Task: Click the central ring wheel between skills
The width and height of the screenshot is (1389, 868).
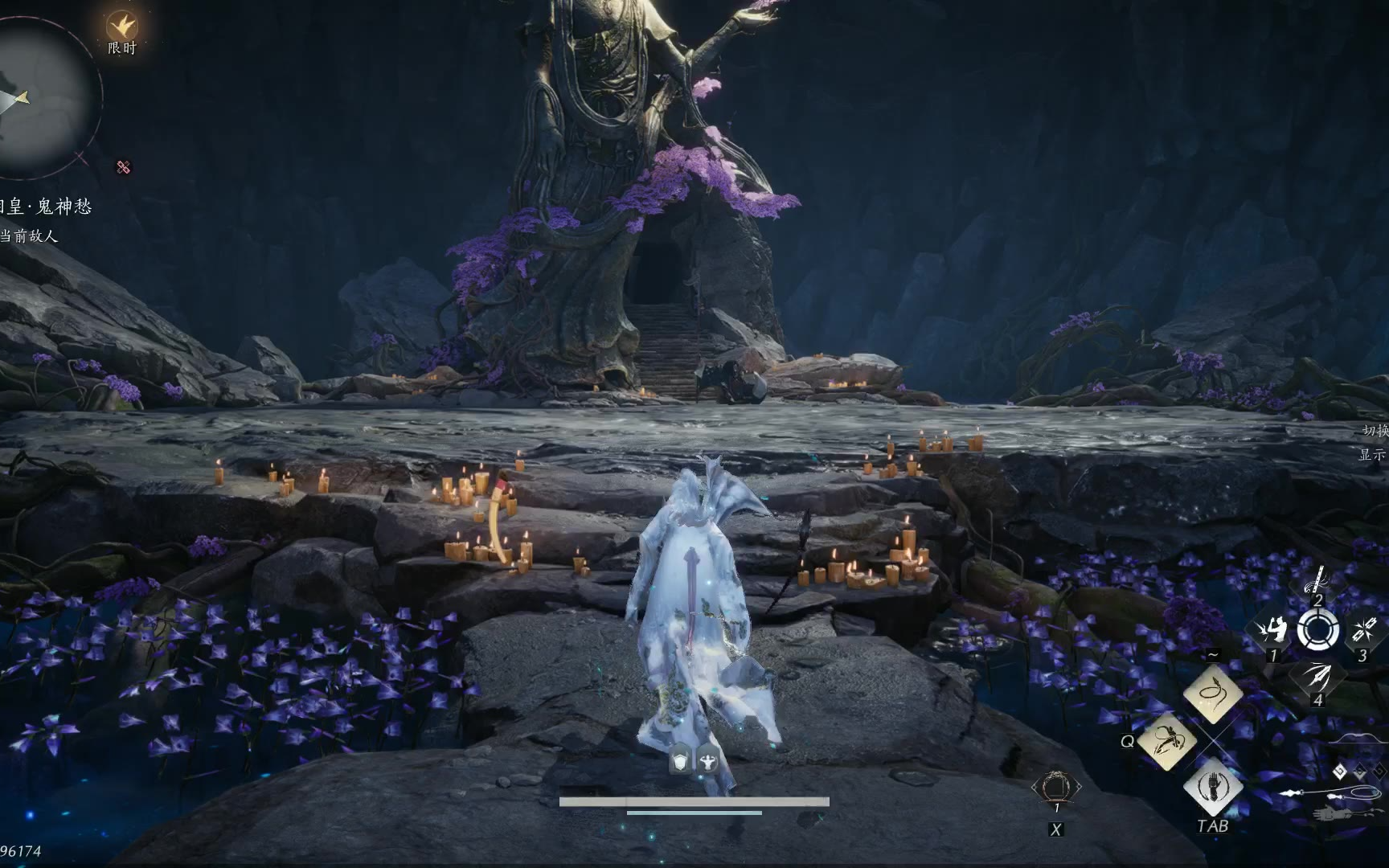Action: pos(1317,629)
